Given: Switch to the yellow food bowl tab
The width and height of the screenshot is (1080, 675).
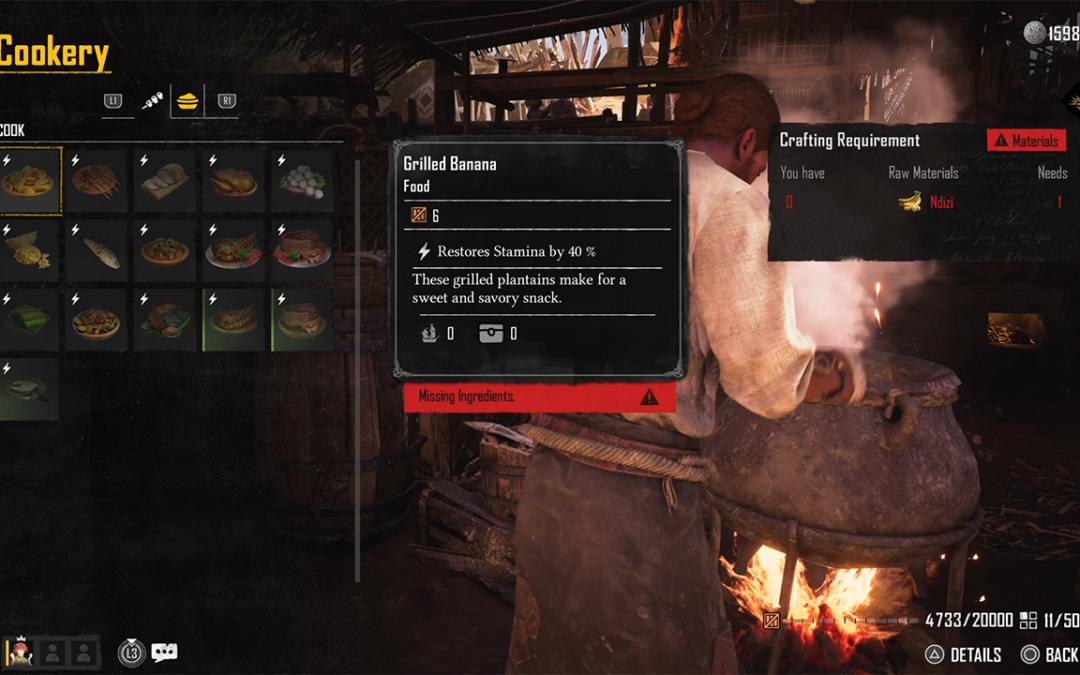Looking at the screenshot, I should tap(187, 101).
